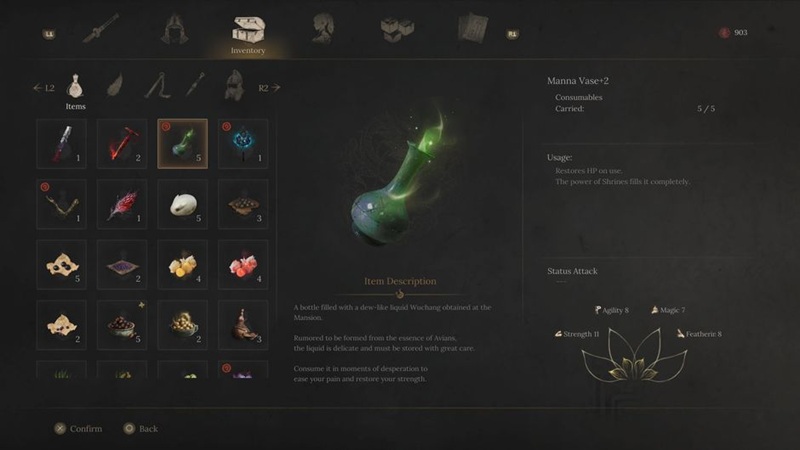This screenshot has height=450, width=800.
Task: Select the Inventory chest tab
Action: [248, 31]
